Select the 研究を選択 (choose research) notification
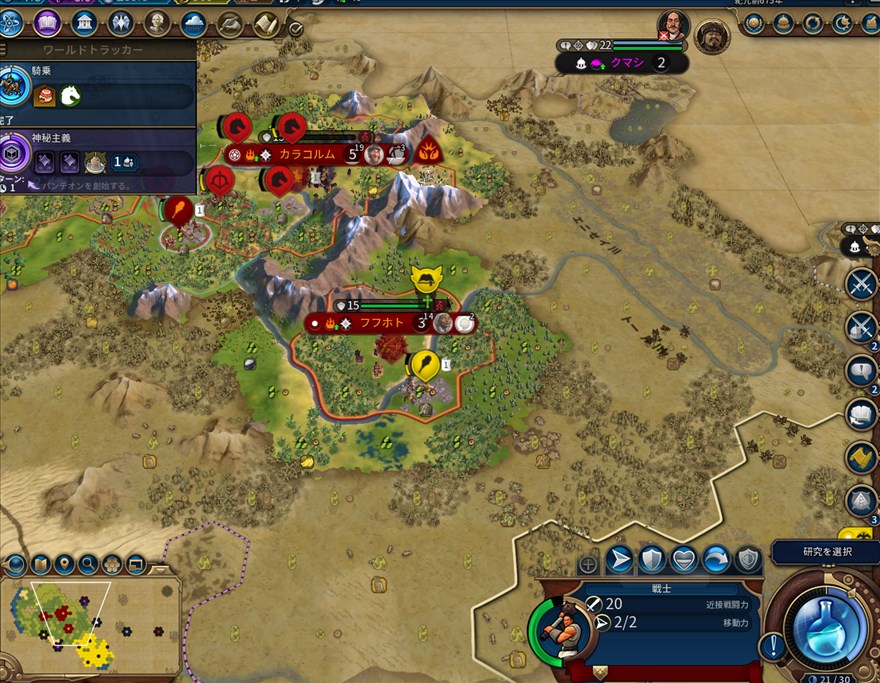 pyautogui.click(x=826, y=551)
